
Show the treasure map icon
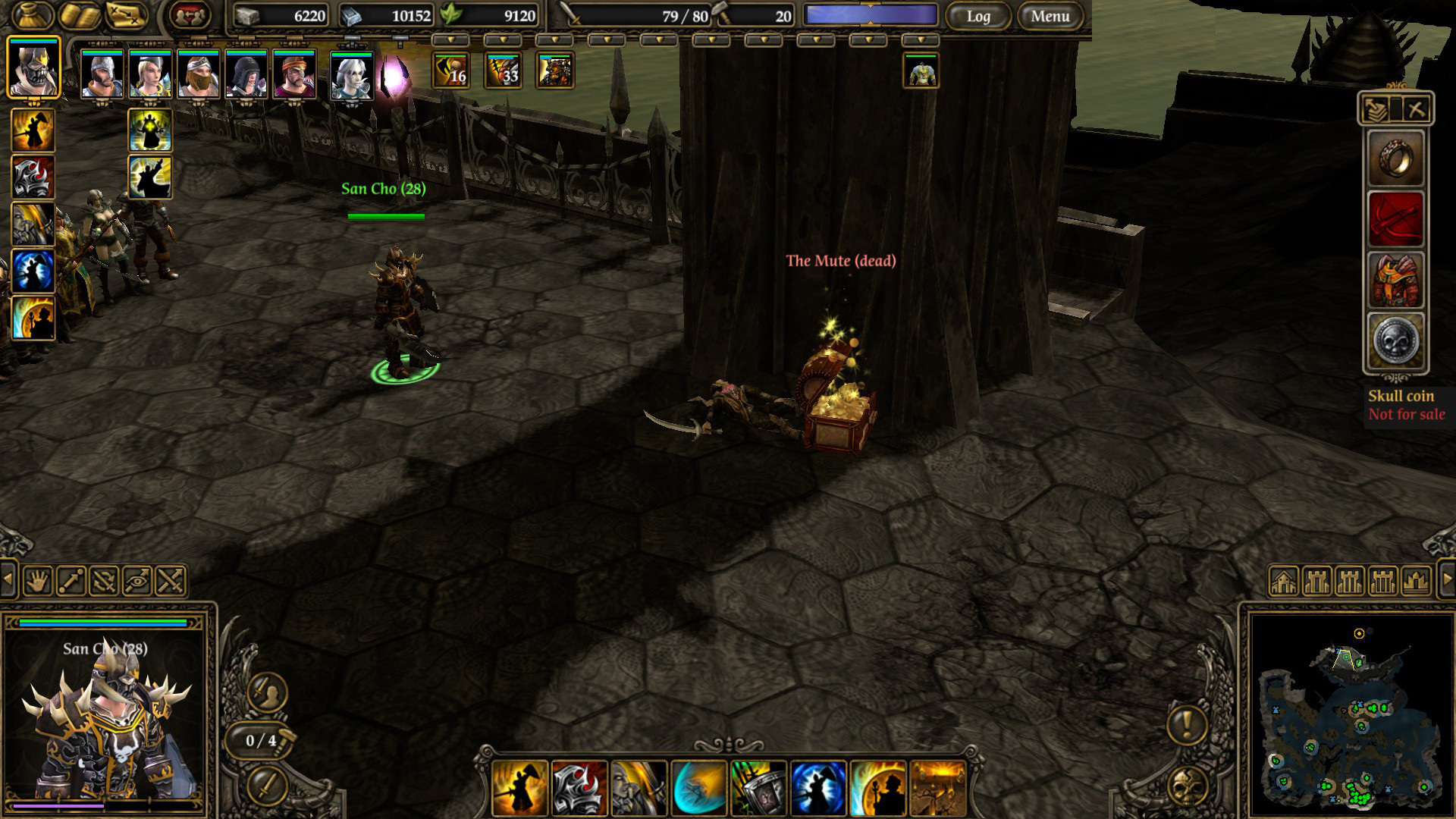click(126, 15)
